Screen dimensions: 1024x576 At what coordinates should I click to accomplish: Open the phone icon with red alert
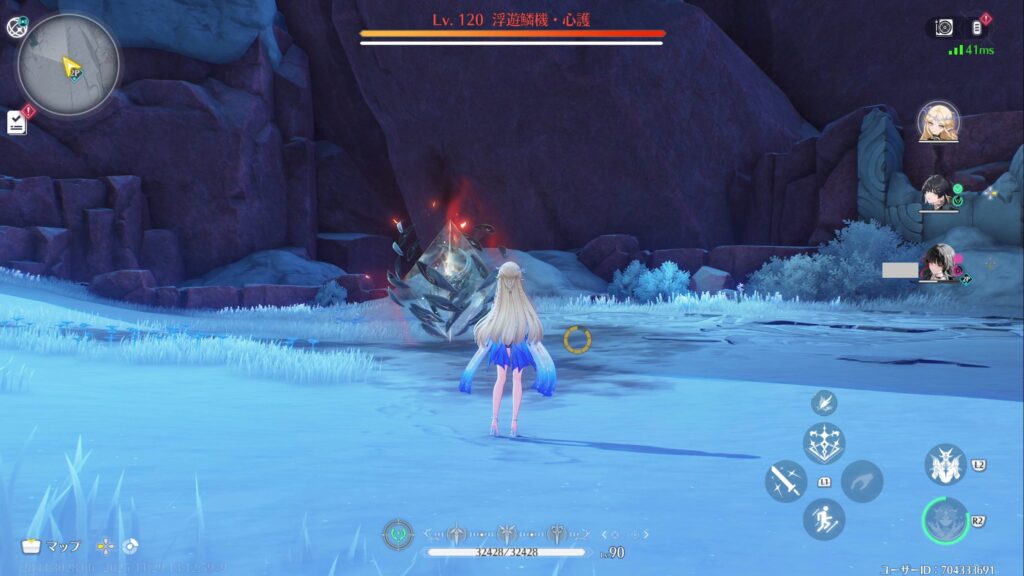pyautogui.click(x=978, y=28)
